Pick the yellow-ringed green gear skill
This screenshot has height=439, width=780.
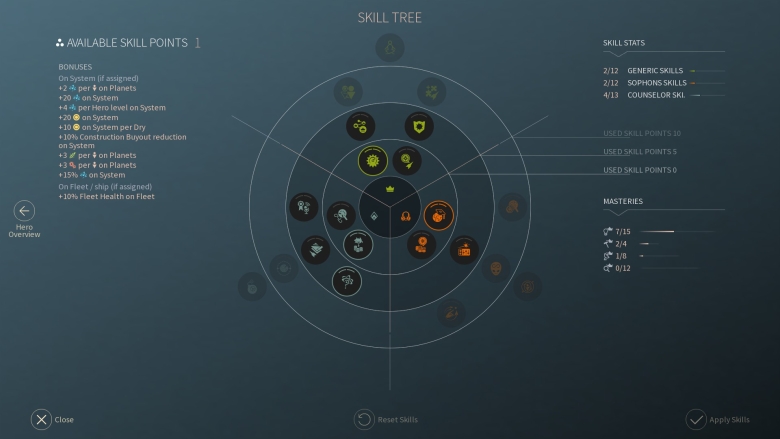tap(373, 160)
